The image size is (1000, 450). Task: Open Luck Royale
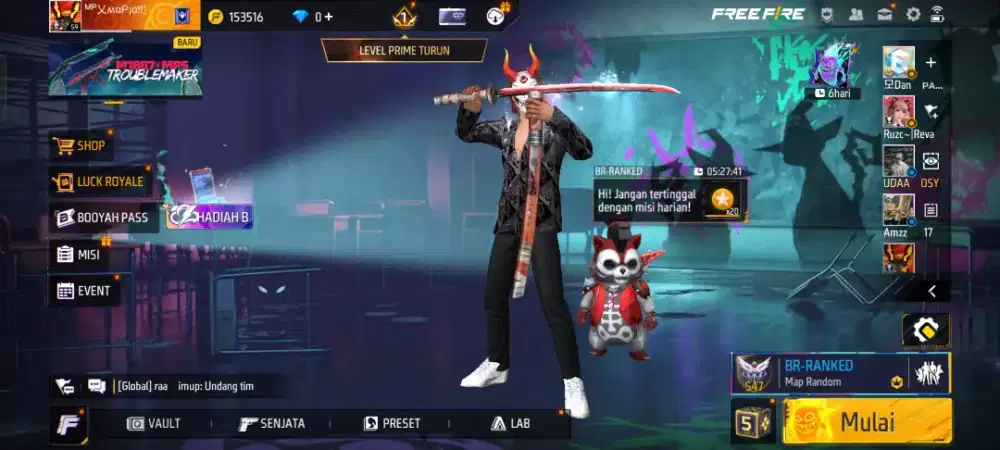98,182
